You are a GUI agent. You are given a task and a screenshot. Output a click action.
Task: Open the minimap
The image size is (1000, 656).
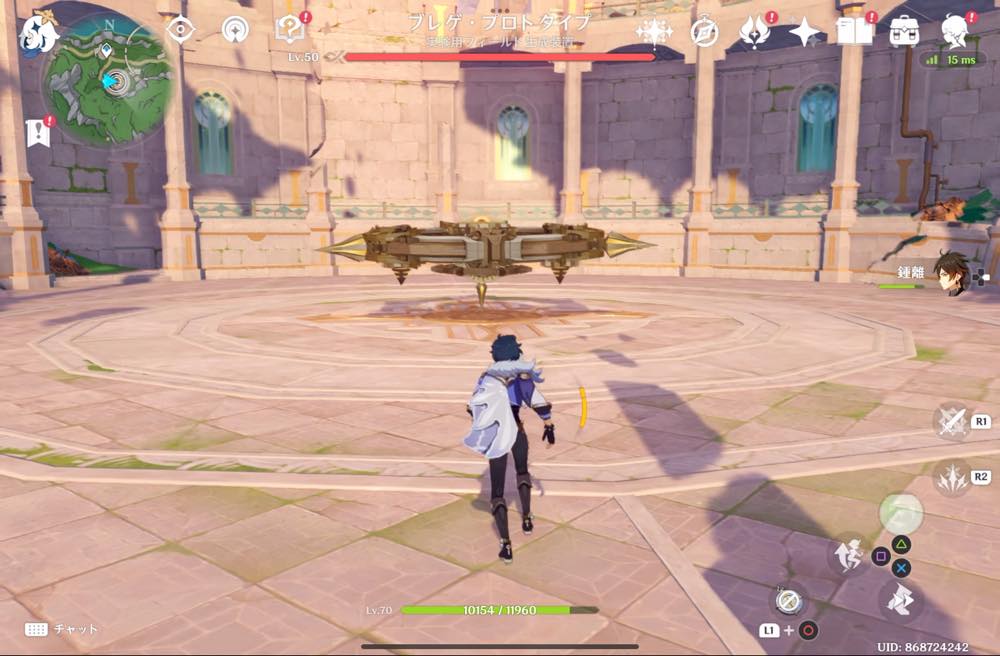click(x=108, y=82)
